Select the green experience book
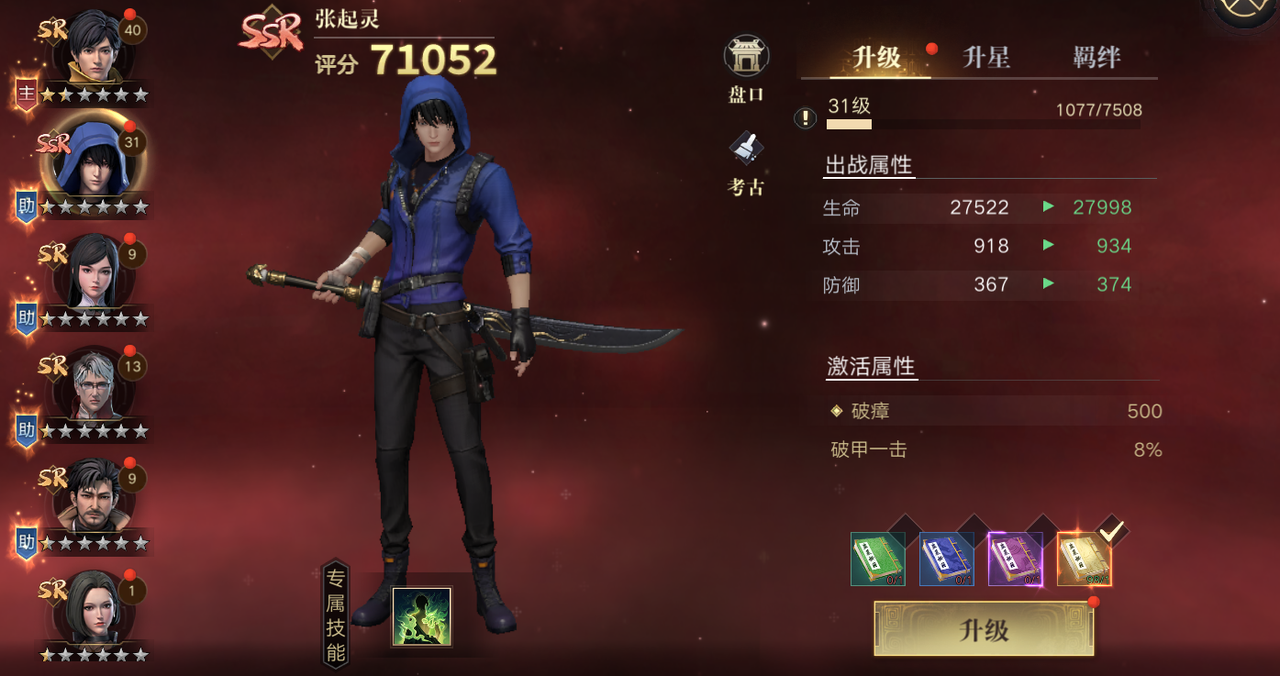The width and height of the screenshot is (1280, 676). (x=877, y=559)
